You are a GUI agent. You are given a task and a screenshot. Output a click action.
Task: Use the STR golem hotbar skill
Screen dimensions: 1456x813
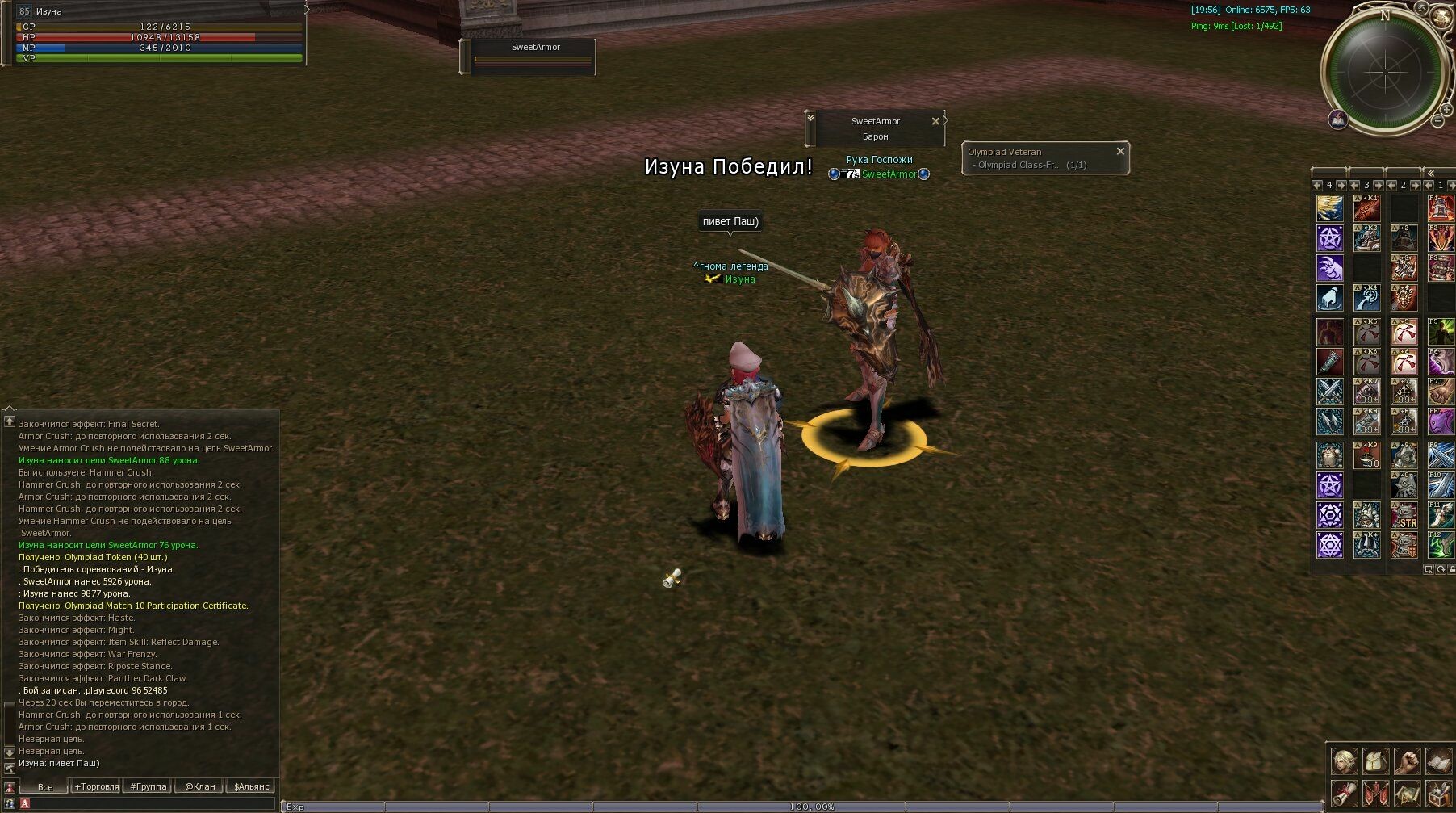(x=1404, y=515)
